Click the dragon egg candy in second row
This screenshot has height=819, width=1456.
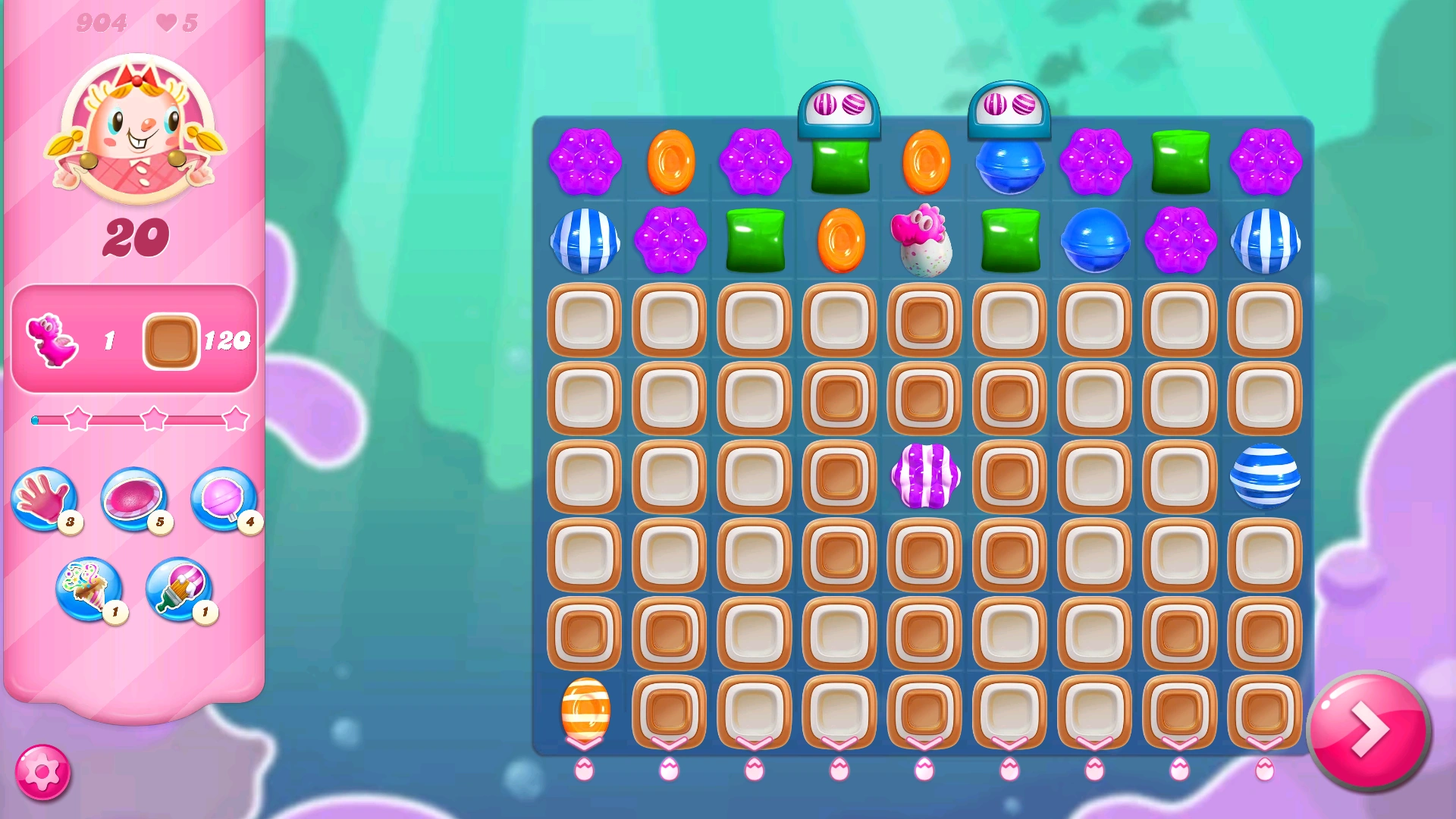pos(923,241)
